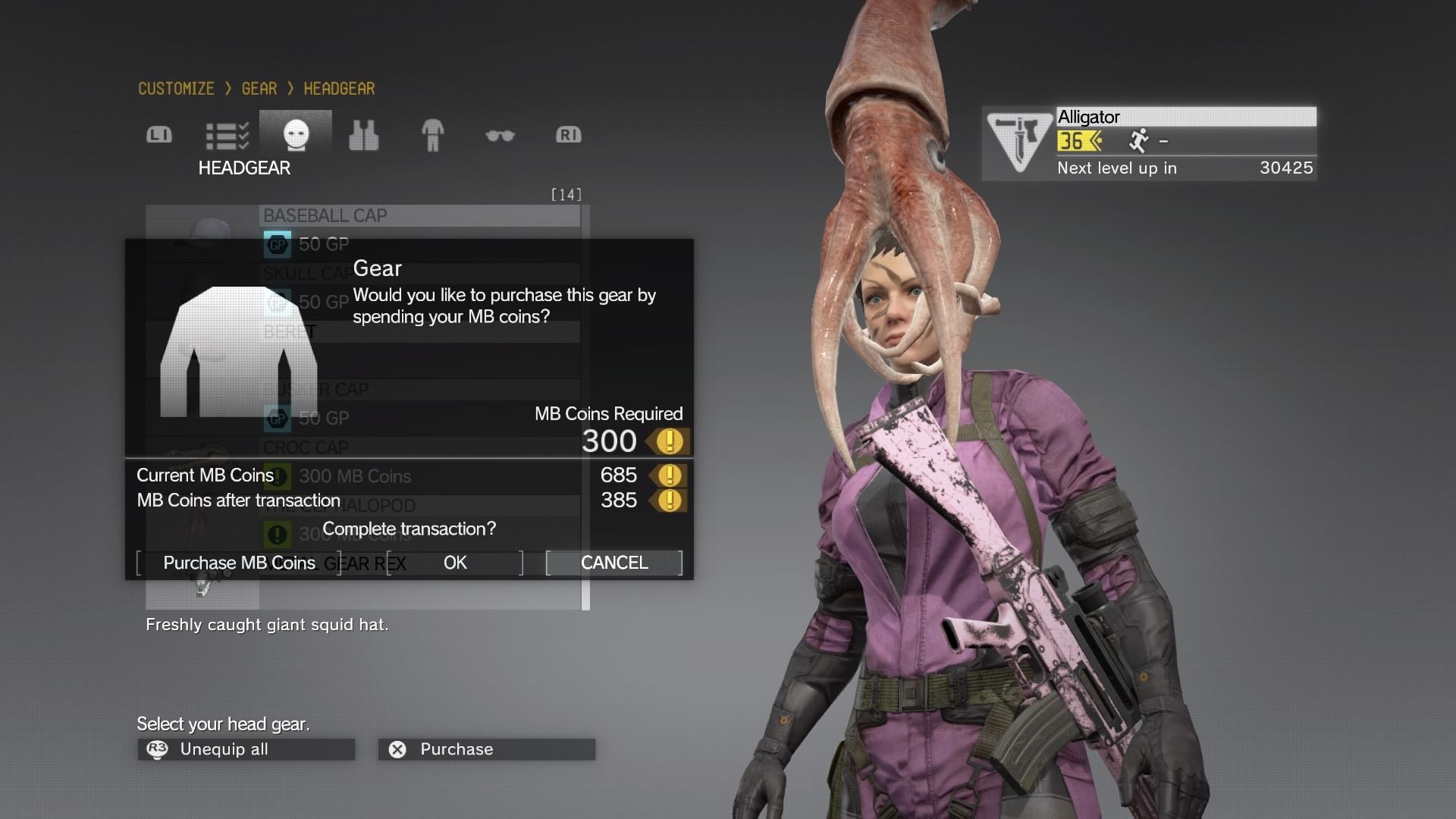Open the eyewear glasses category icon
Screen dimensions: 1456x819
[x=500, y=134]
